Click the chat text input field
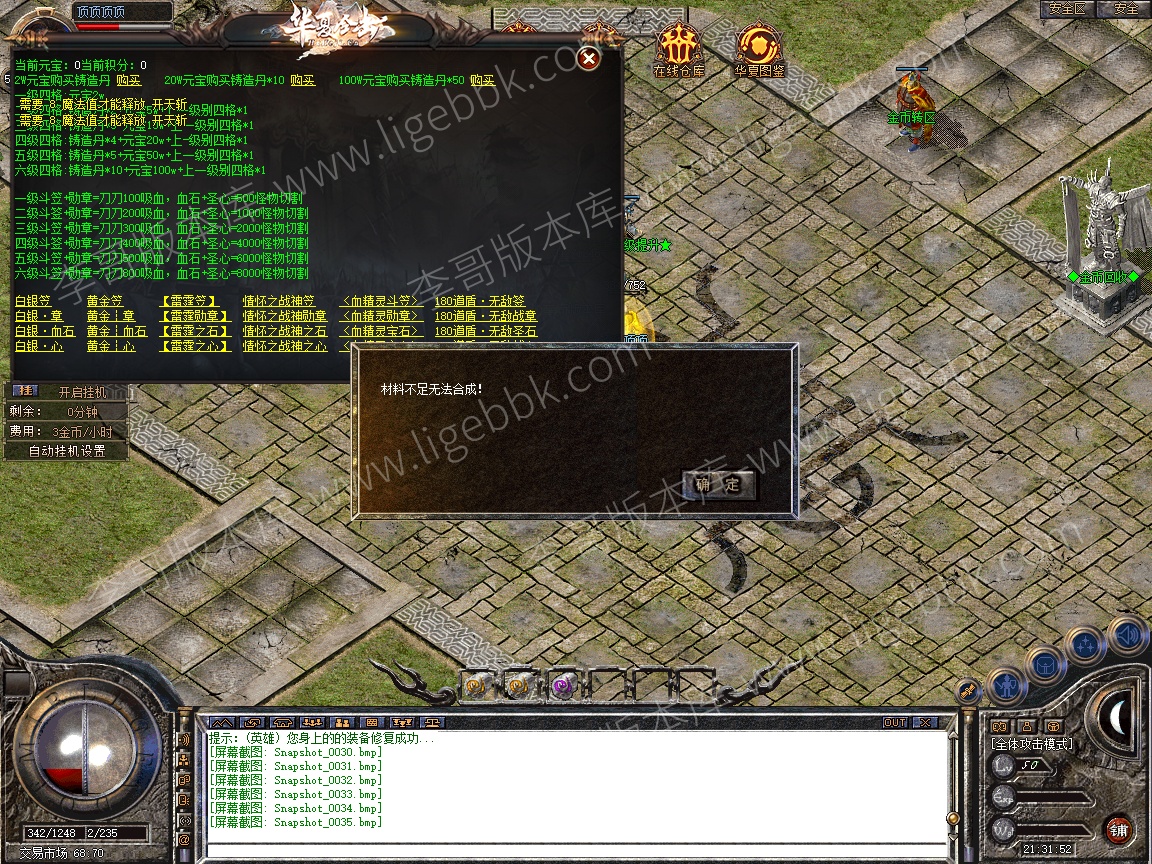The image size is (1152, 864). tap(575, 851)
